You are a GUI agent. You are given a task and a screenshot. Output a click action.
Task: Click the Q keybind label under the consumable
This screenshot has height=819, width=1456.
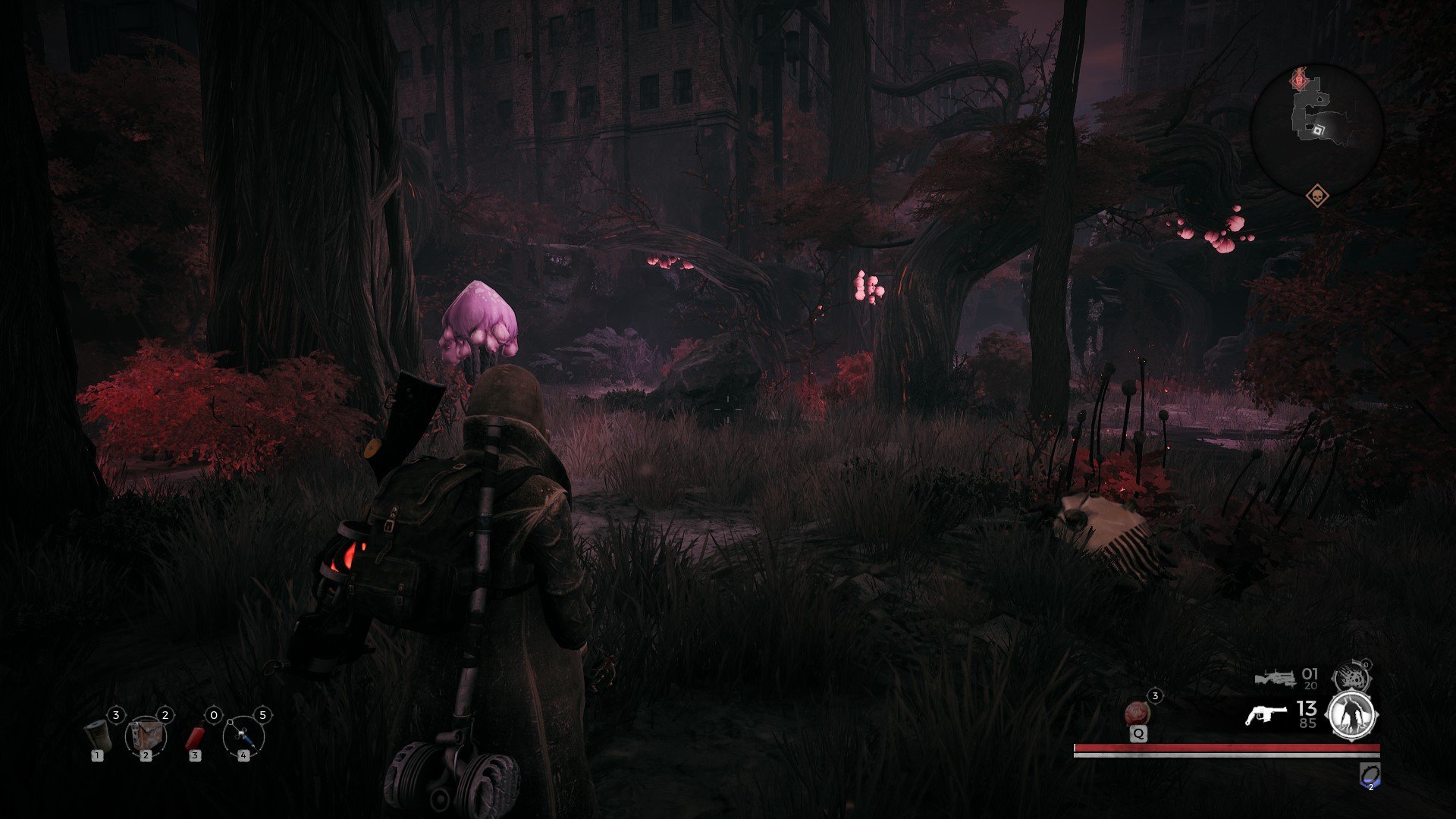pos(1138,733)
